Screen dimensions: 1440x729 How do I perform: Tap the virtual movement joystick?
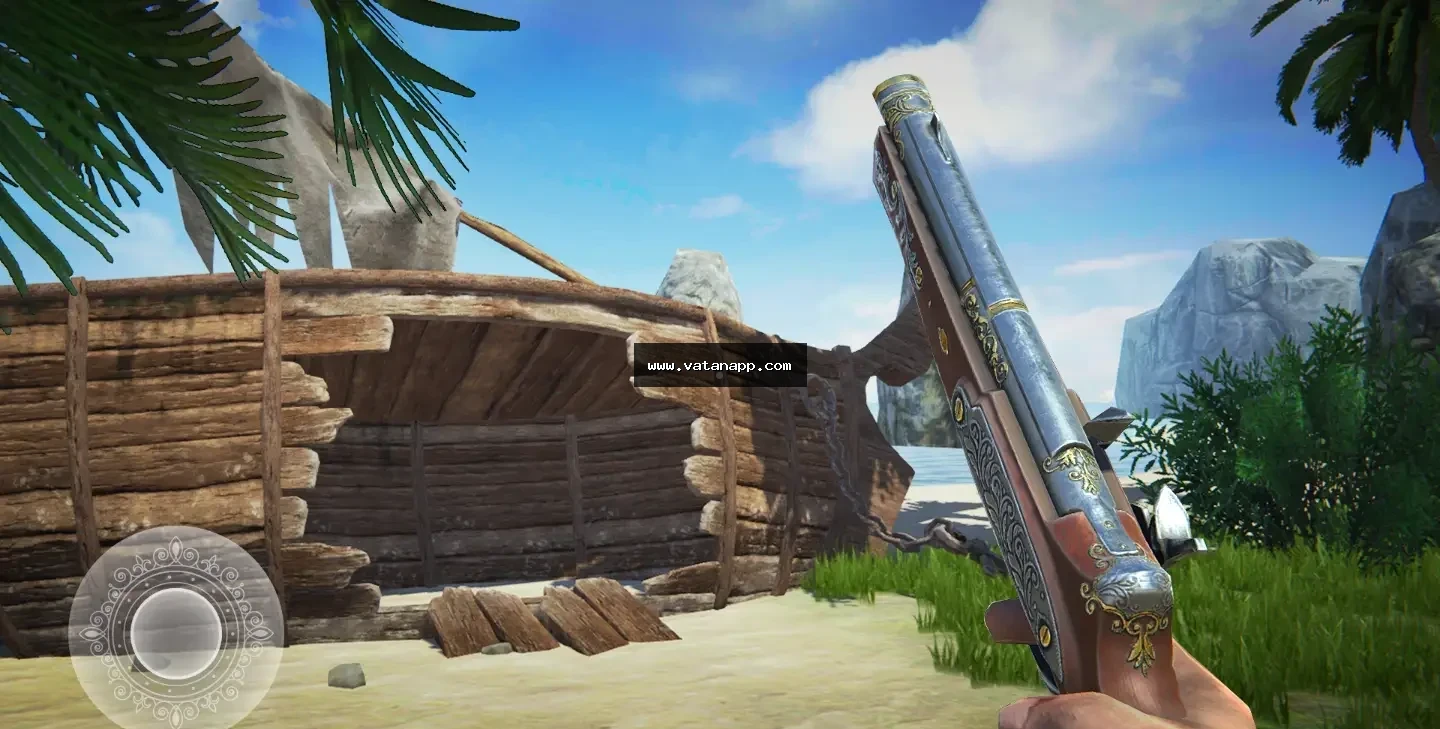click(176, 631)
